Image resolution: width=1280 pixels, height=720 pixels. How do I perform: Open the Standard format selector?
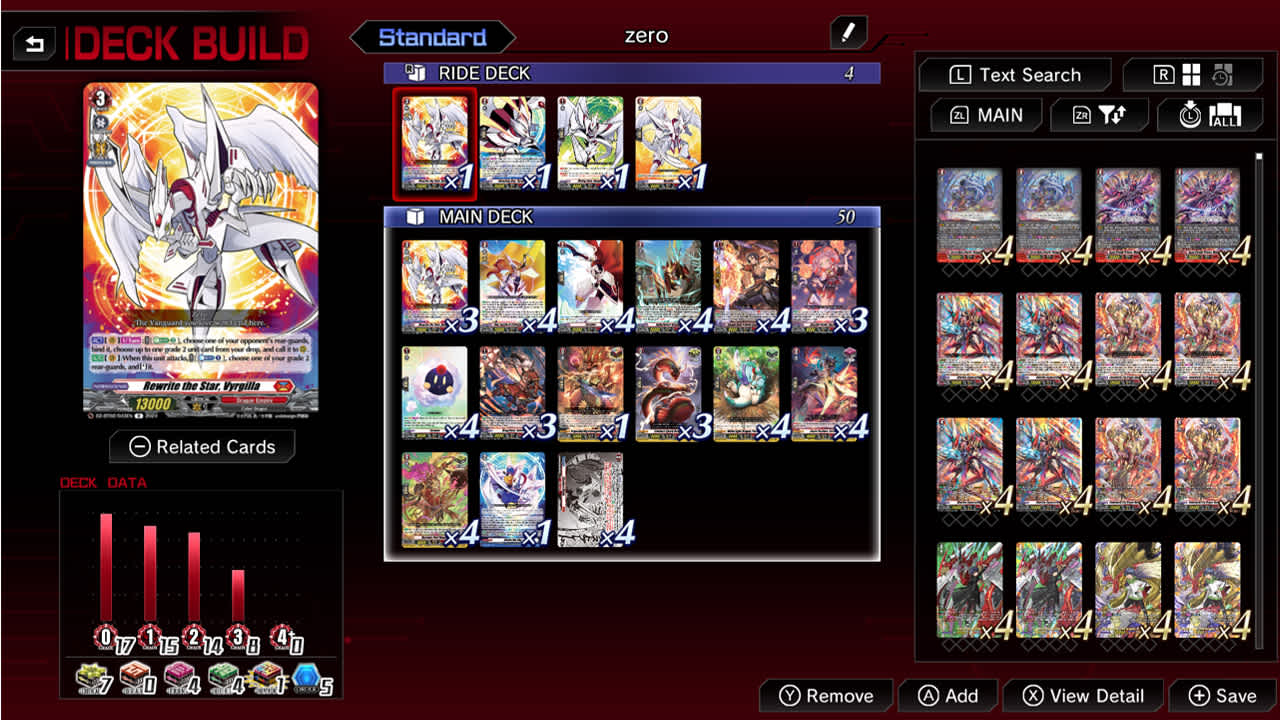432,35
